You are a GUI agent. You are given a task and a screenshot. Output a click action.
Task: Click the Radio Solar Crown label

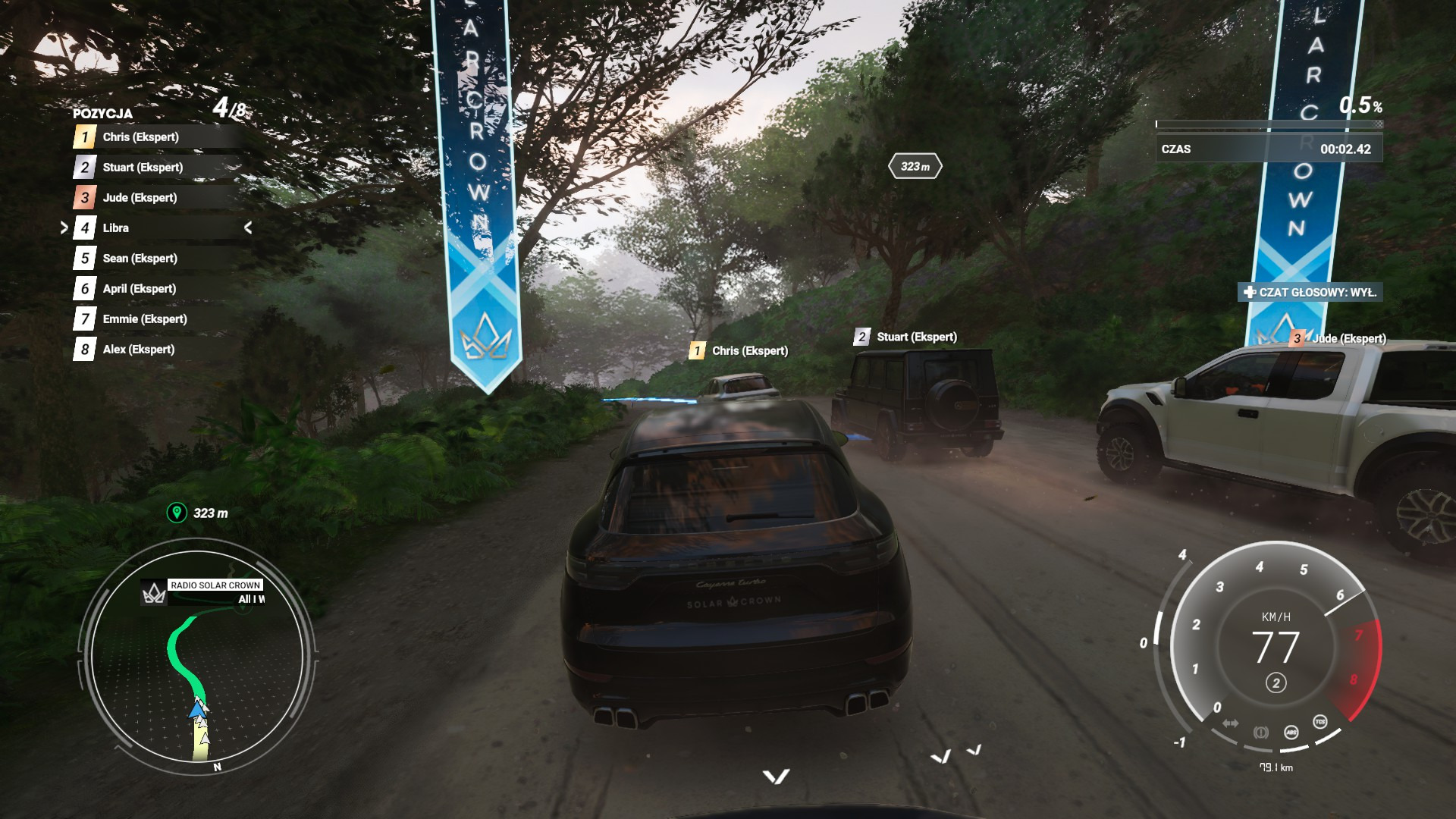tap(215, 585)
